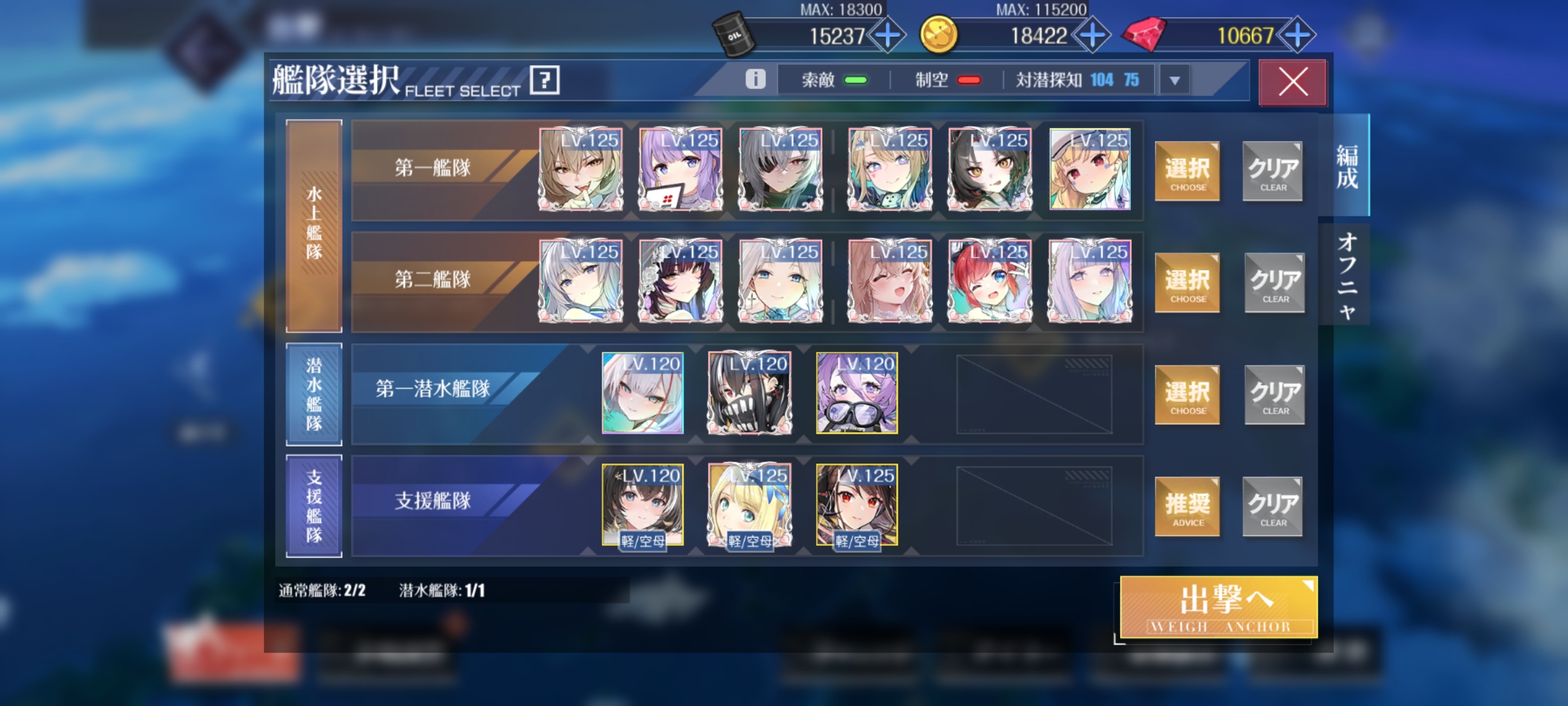Open the オフニャ tab
The height and width of the screenshot is (706, 1568).
[1346, 275]
